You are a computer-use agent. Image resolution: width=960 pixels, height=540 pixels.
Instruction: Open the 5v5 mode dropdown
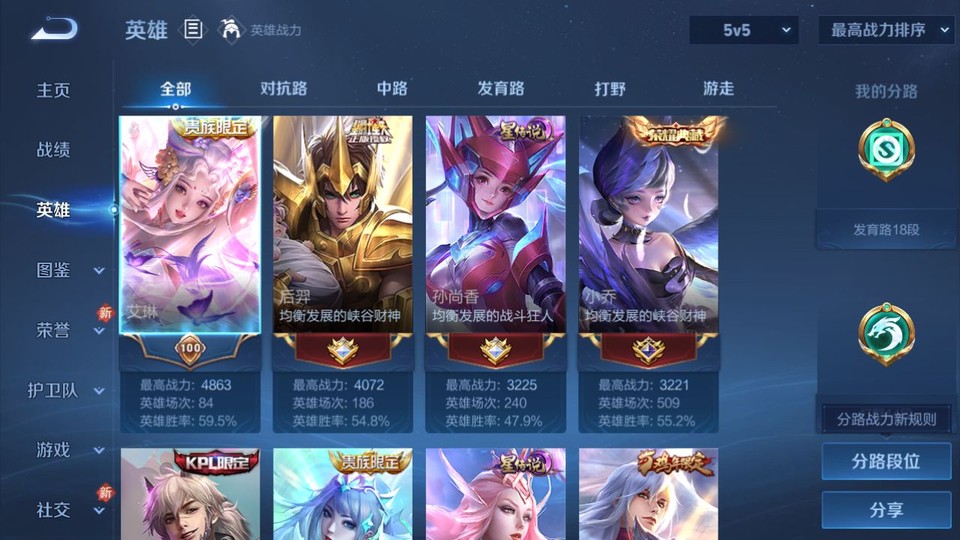744,30
